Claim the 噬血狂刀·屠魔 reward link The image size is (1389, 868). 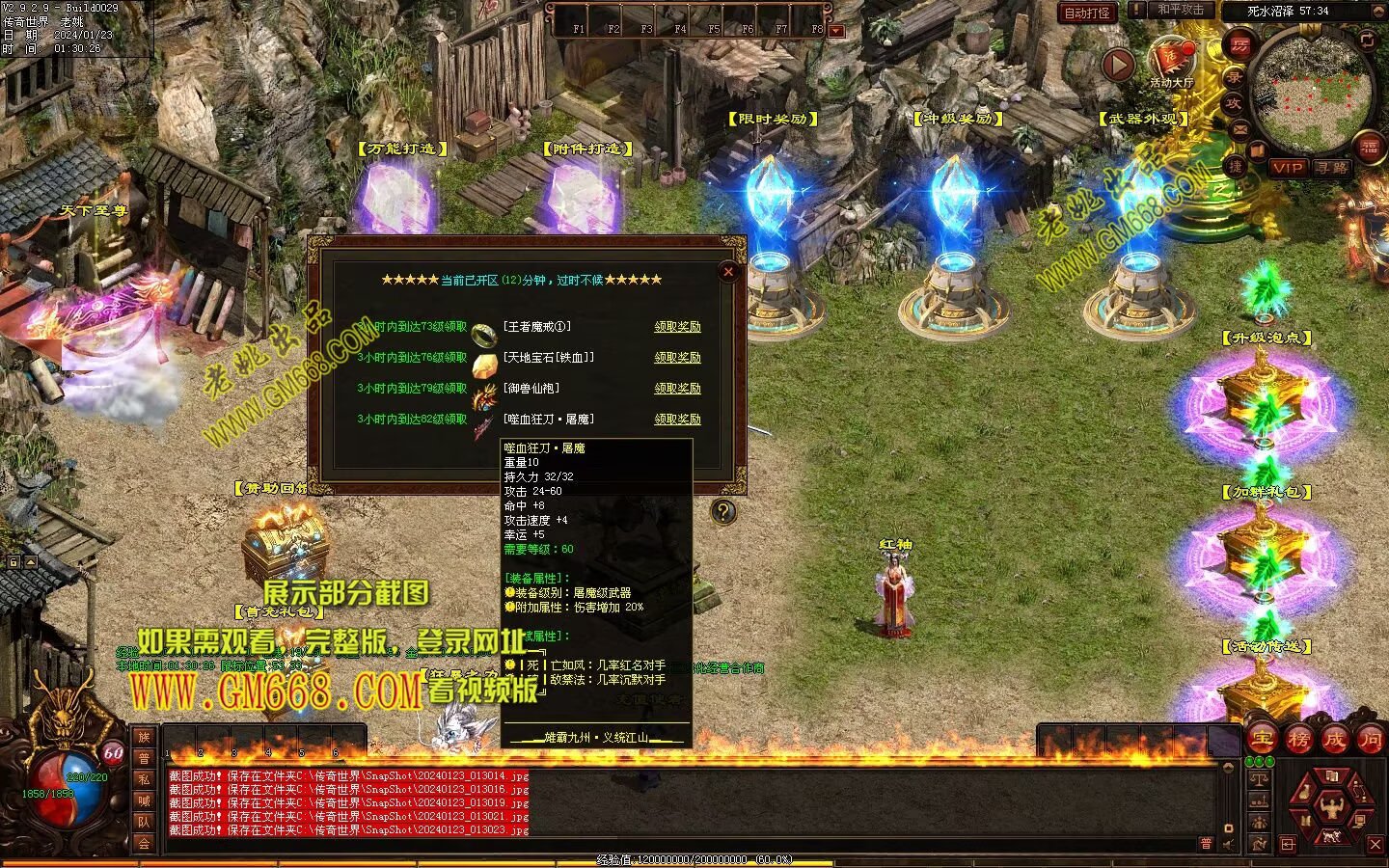pos(677,420)
